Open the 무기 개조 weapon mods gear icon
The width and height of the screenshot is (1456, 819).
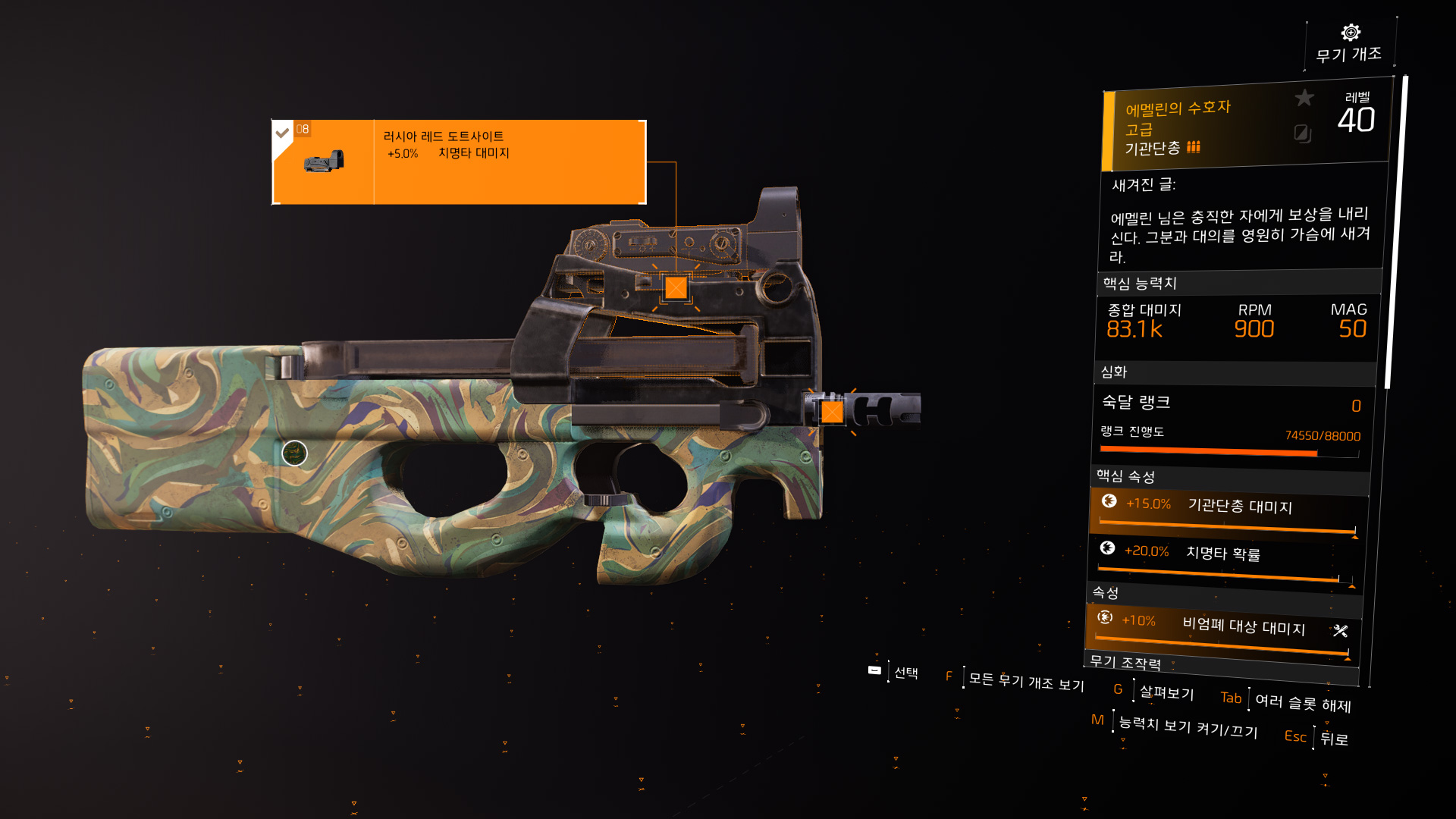click(x=1351, y=33)
